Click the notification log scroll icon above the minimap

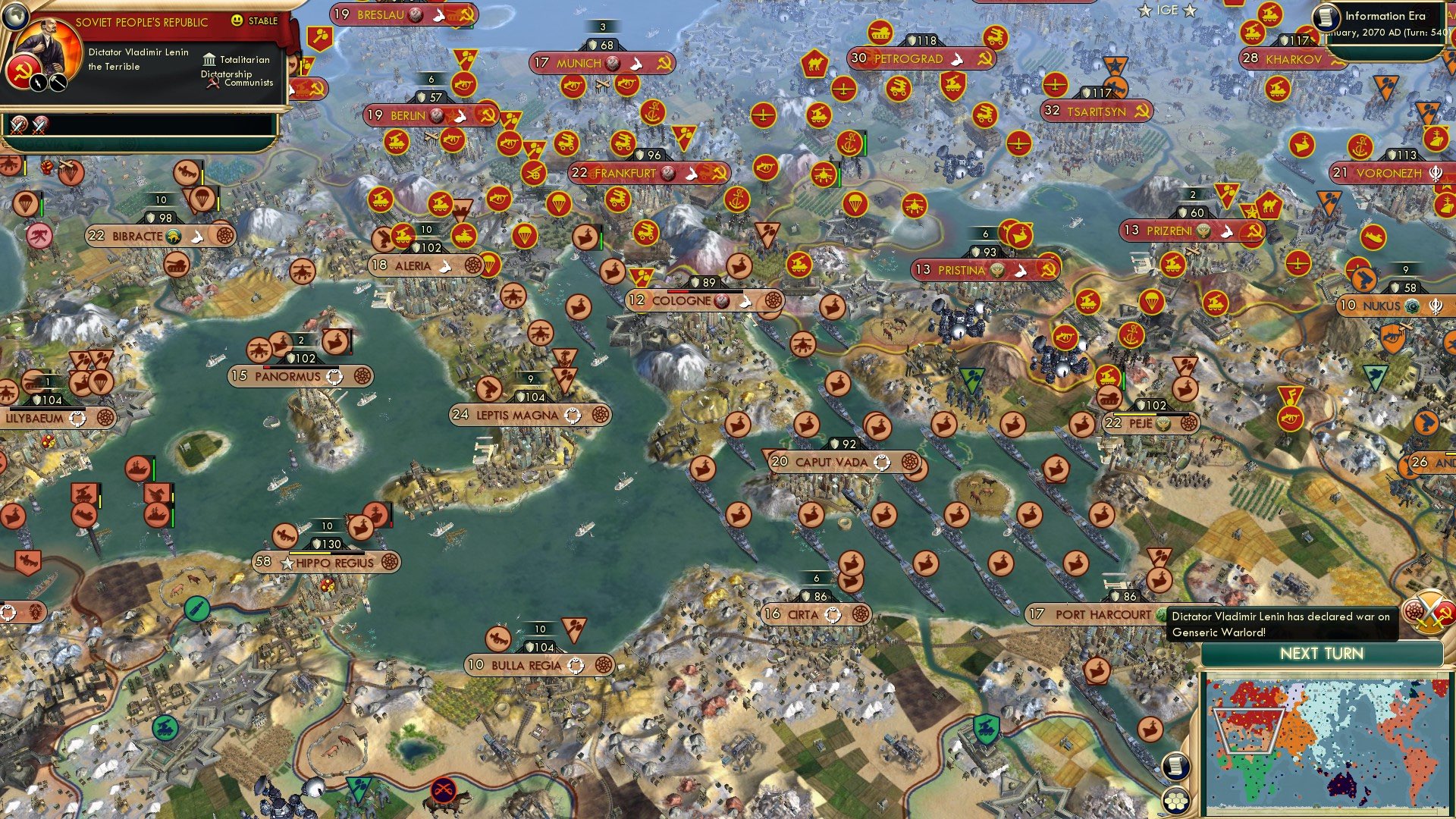pos(1175,767)
